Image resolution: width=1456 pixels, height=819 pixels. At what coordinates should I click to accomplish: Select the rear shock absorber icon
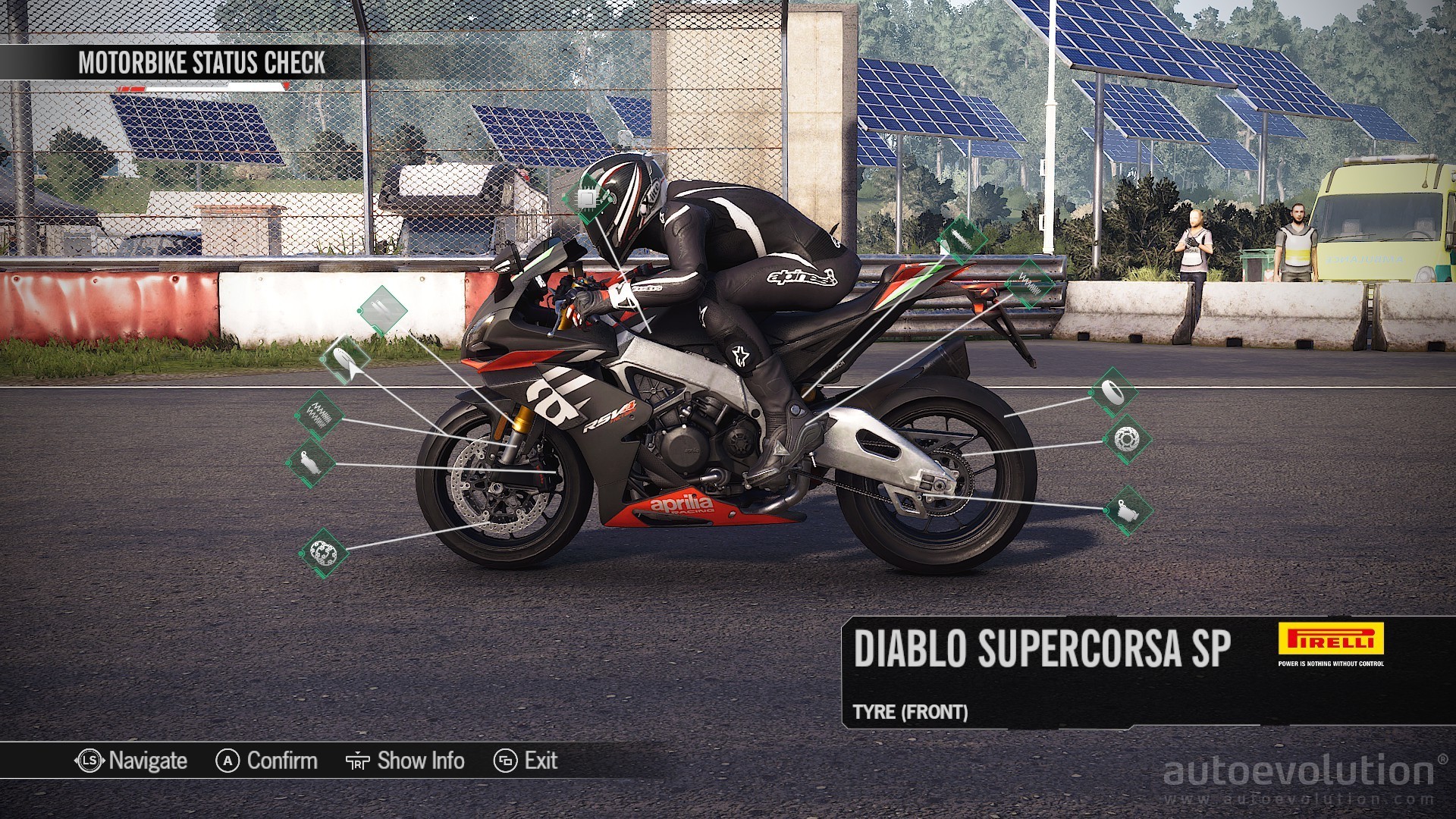click(x=962, y=240)
